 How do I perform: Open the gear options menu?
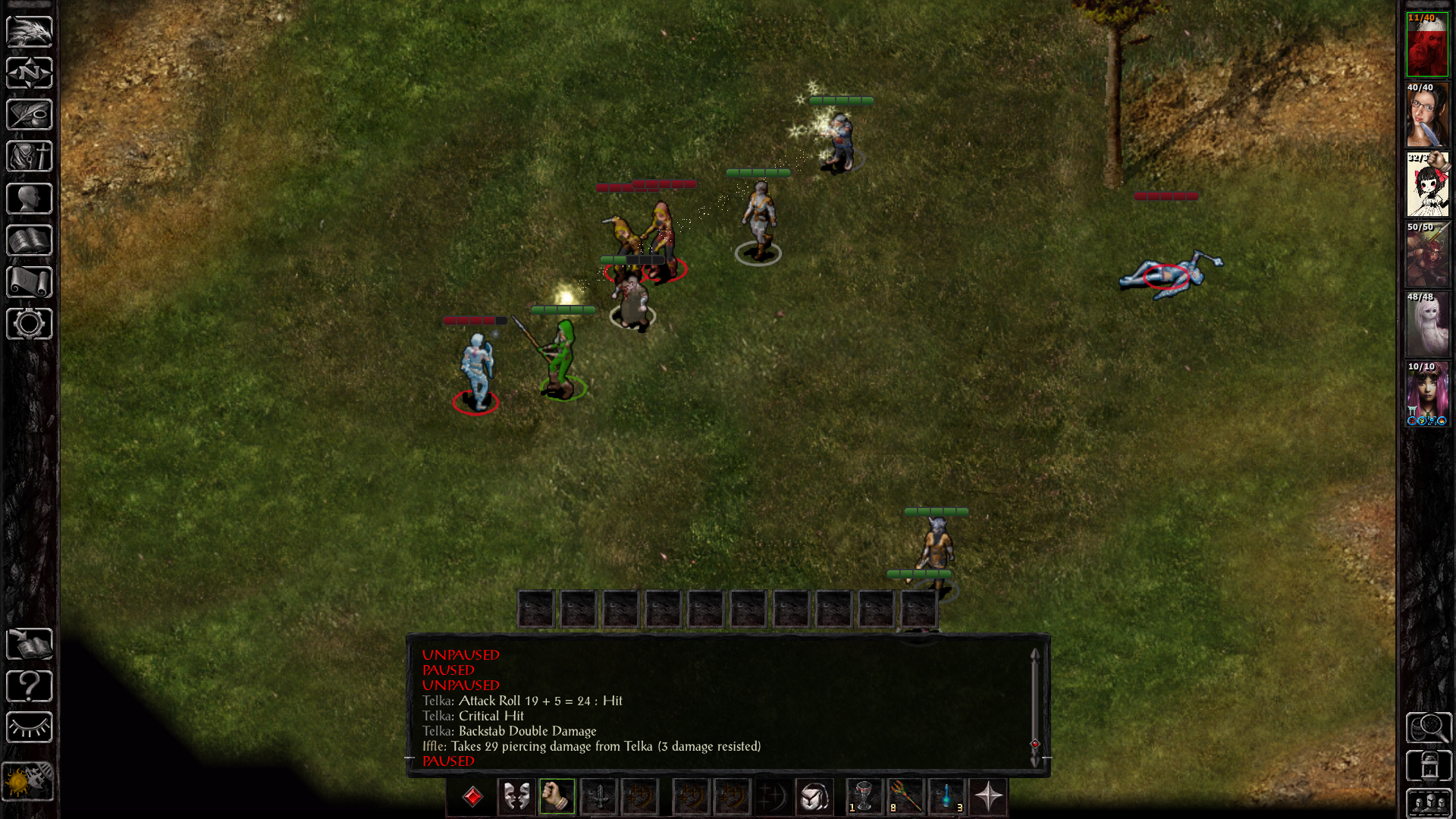tap(29, 324)
